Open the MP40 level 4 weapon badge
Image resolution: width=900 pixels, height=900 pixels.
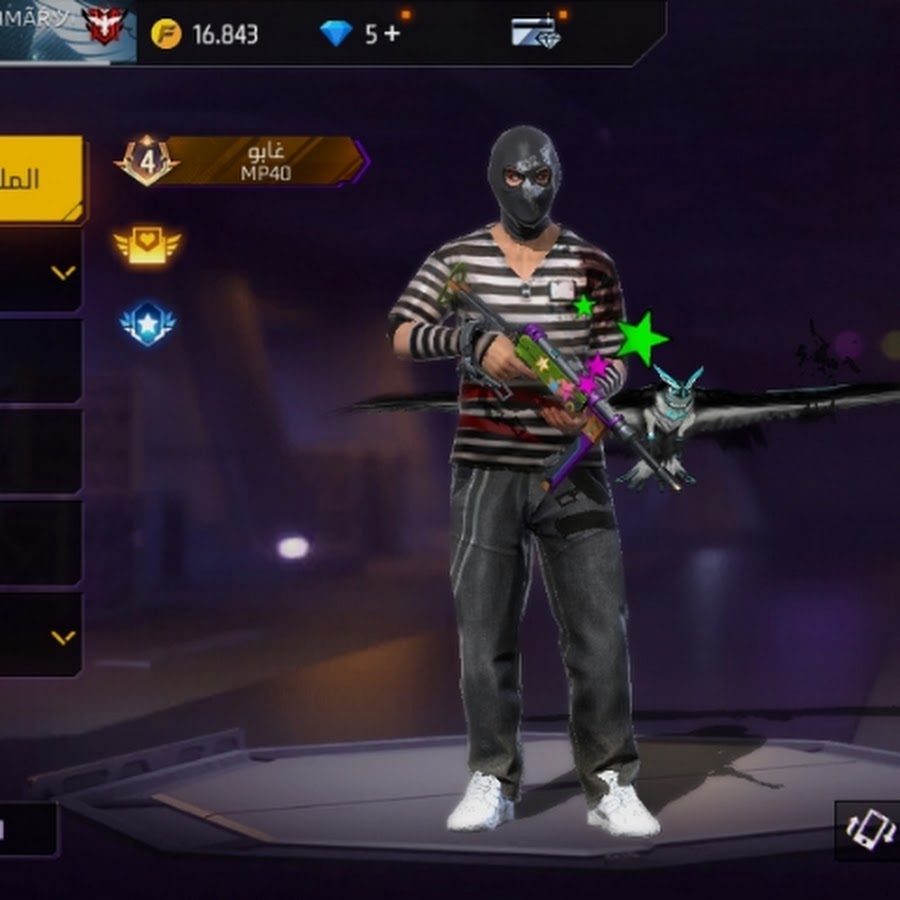click(x=243, y=161)
